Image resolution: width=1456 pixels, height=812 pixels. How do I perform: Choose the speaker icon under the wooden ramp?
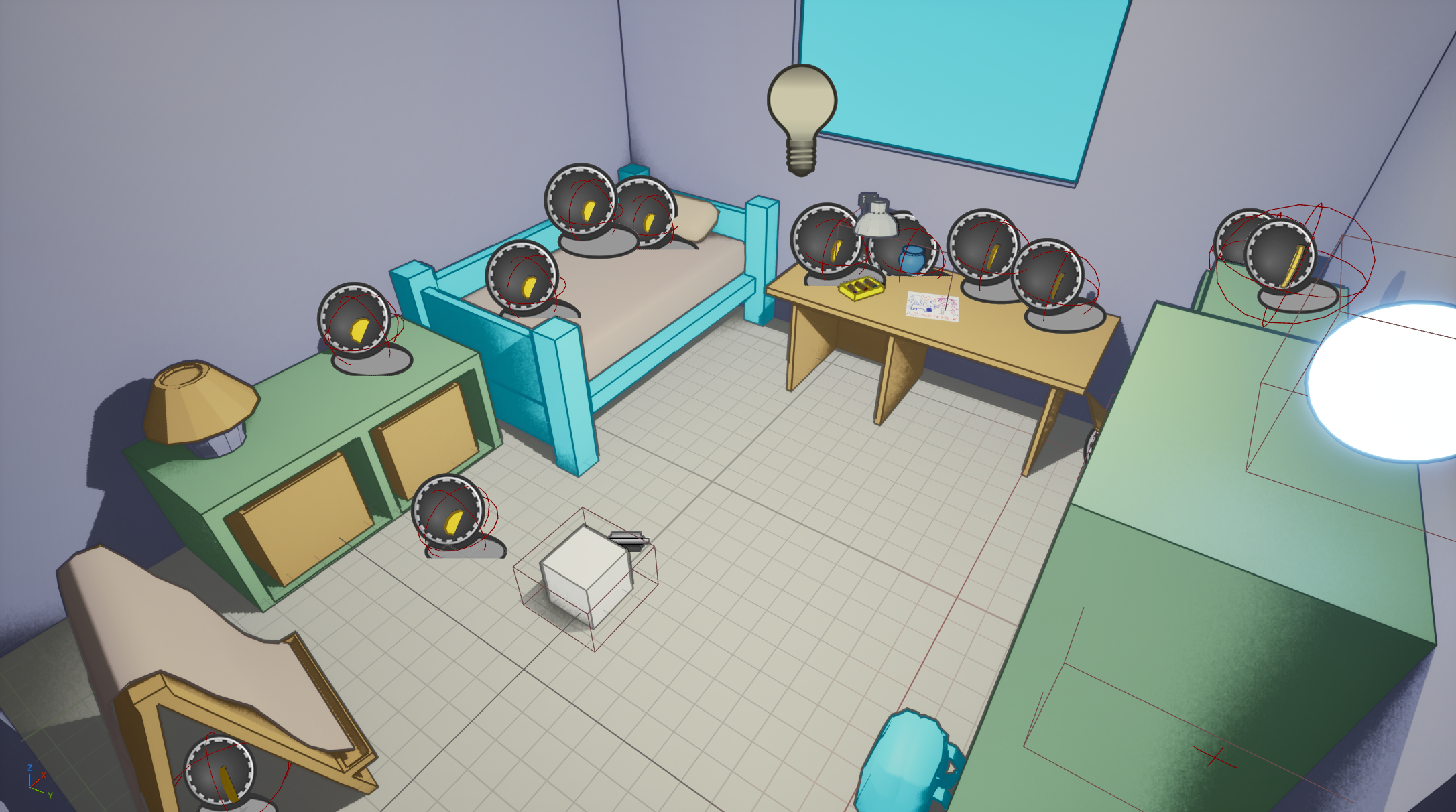(219, 772)
